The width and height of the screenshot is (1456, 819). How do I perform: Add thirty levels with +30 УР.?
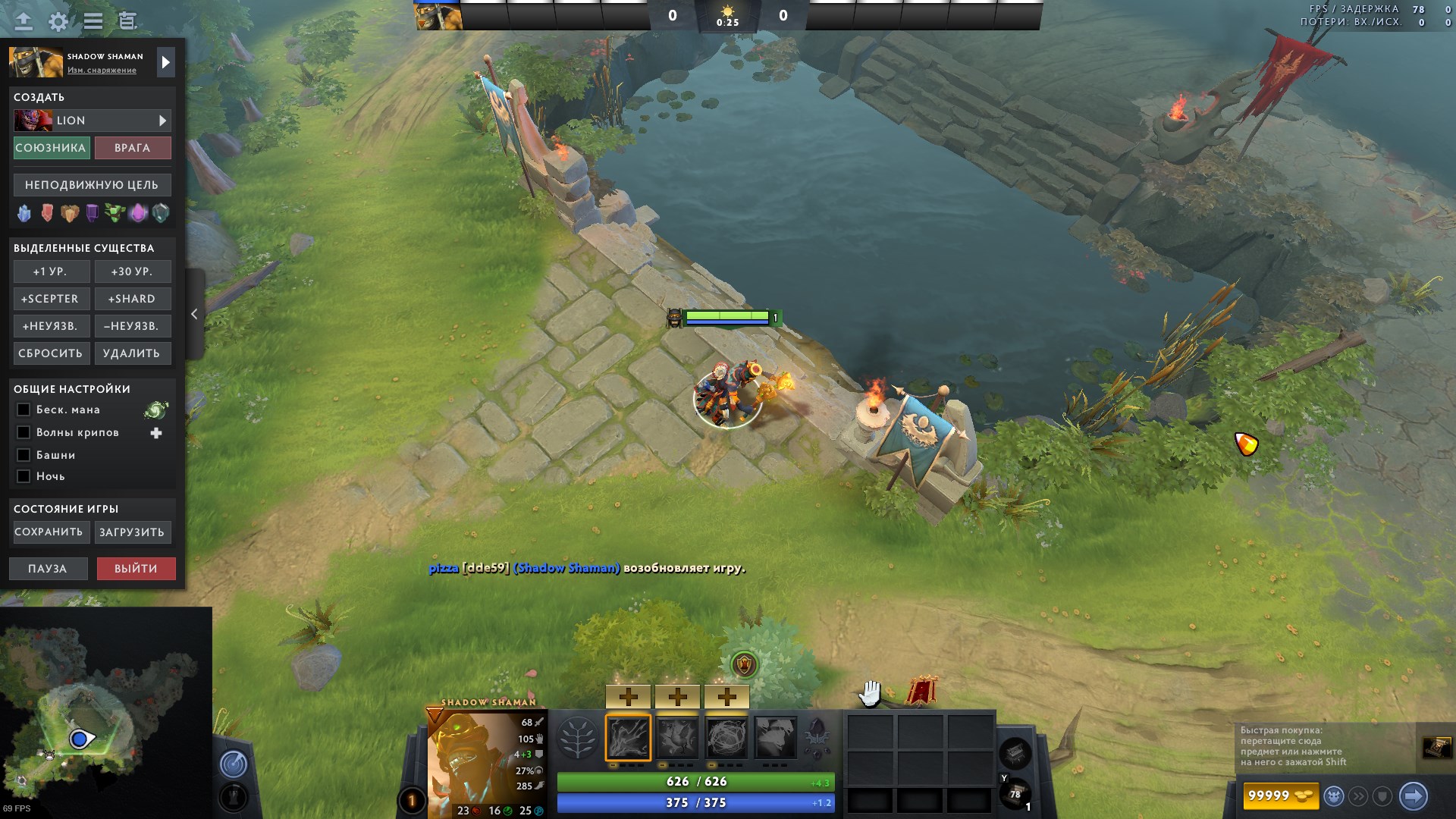[x=132, y=271]
